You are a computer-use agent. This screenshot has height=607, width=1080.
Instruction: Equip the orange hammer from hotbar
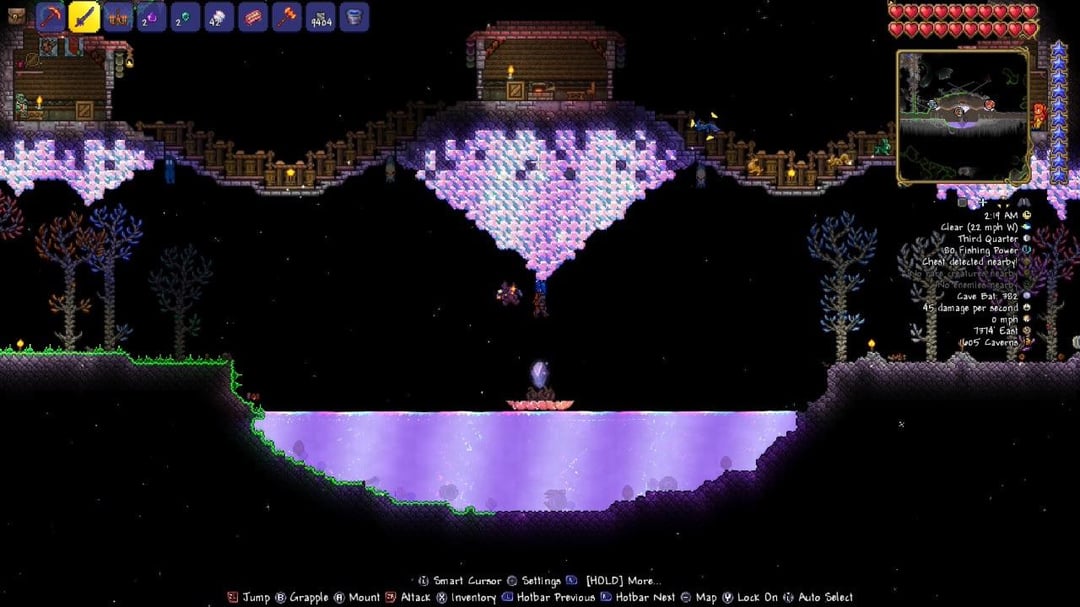pyautogui.click(x=287, y=17)
